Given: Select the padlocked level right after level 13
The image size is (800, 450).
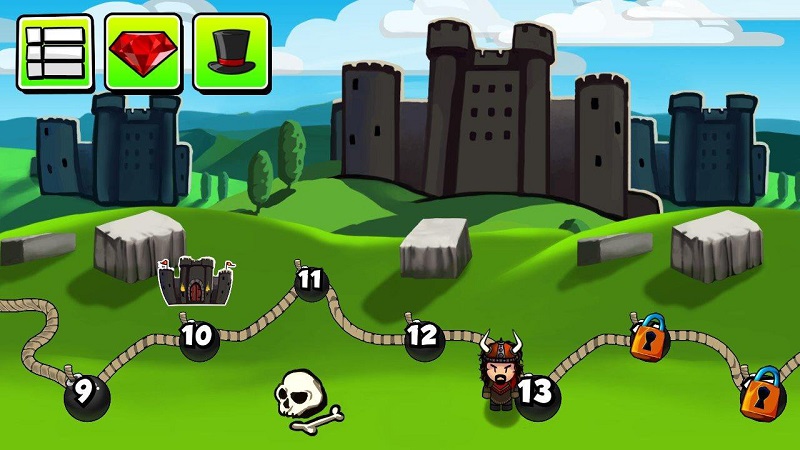Looking at the screenshot, I should (x=649, y=340).
